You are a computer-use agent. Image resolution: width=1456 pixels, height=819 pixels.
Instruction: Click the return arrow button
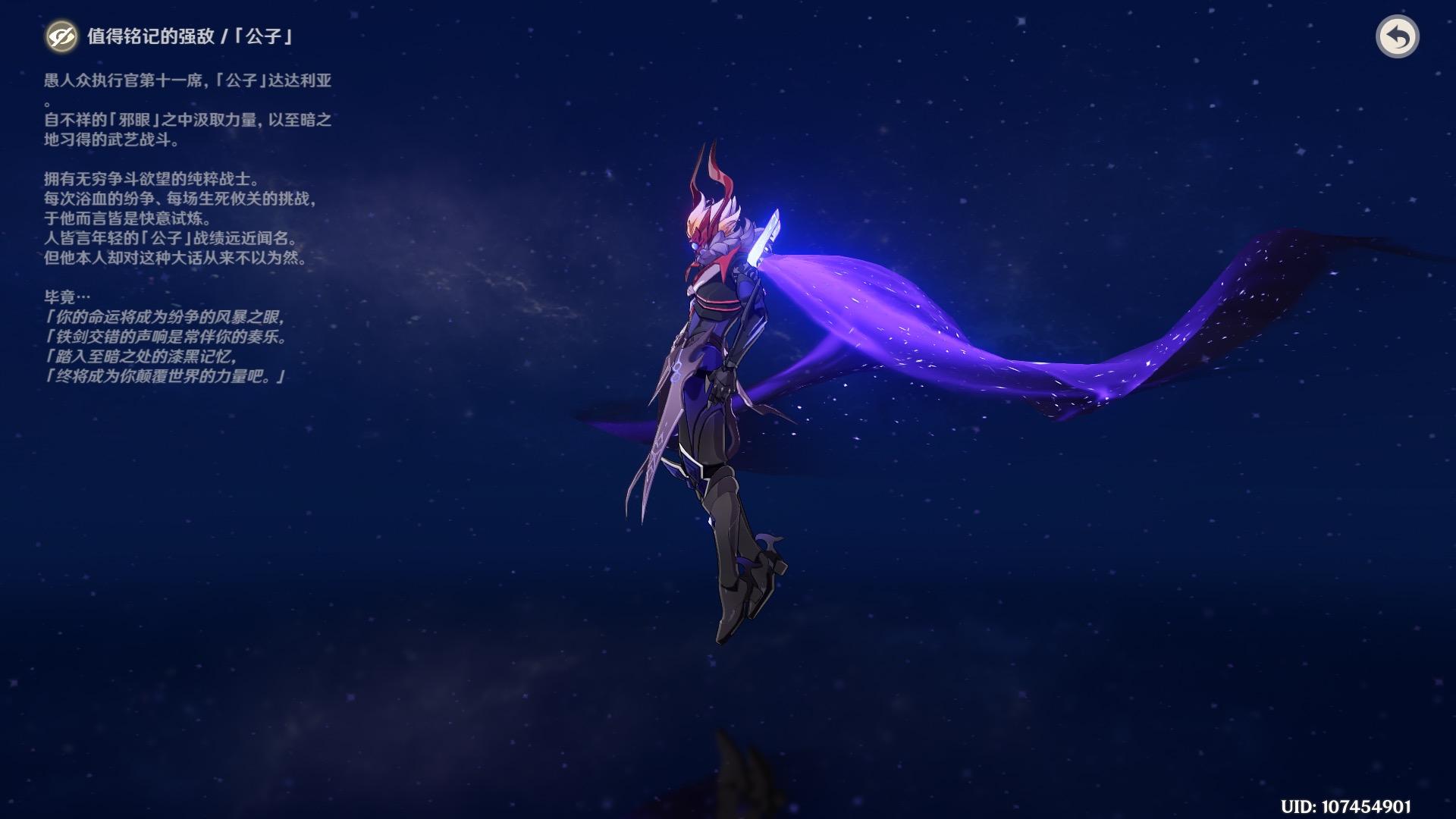coord(1397,36)
